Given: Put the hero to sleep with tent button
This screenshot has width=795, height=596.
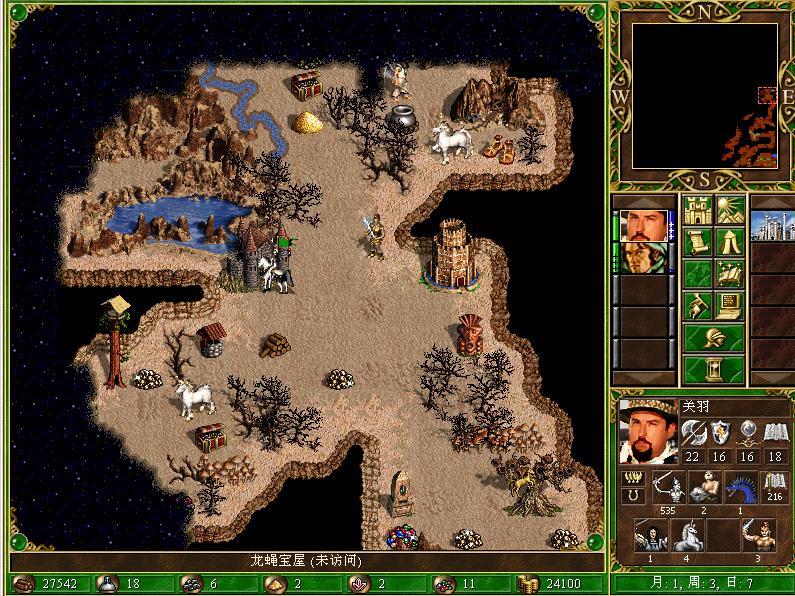Looking at the screenshot, I should (728, 241).
